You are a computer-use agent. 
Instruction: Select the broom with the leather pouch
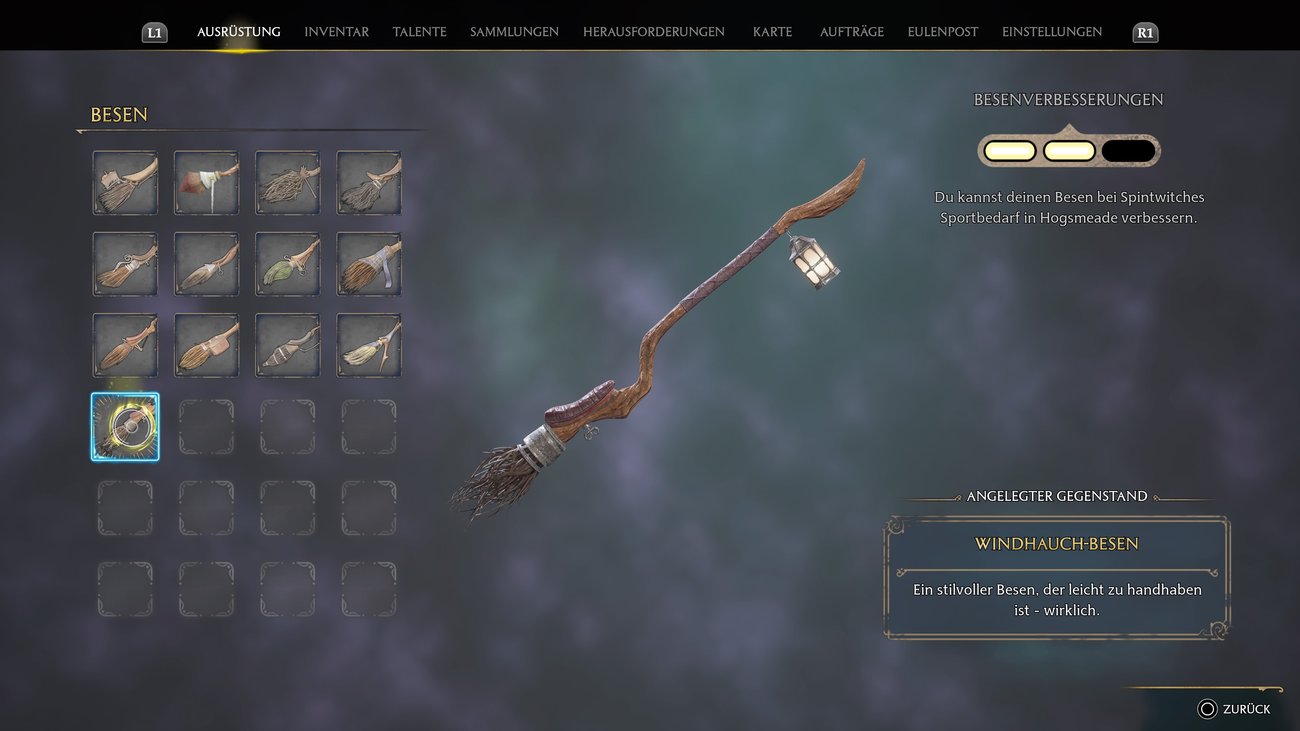click(x=207, y=346)
